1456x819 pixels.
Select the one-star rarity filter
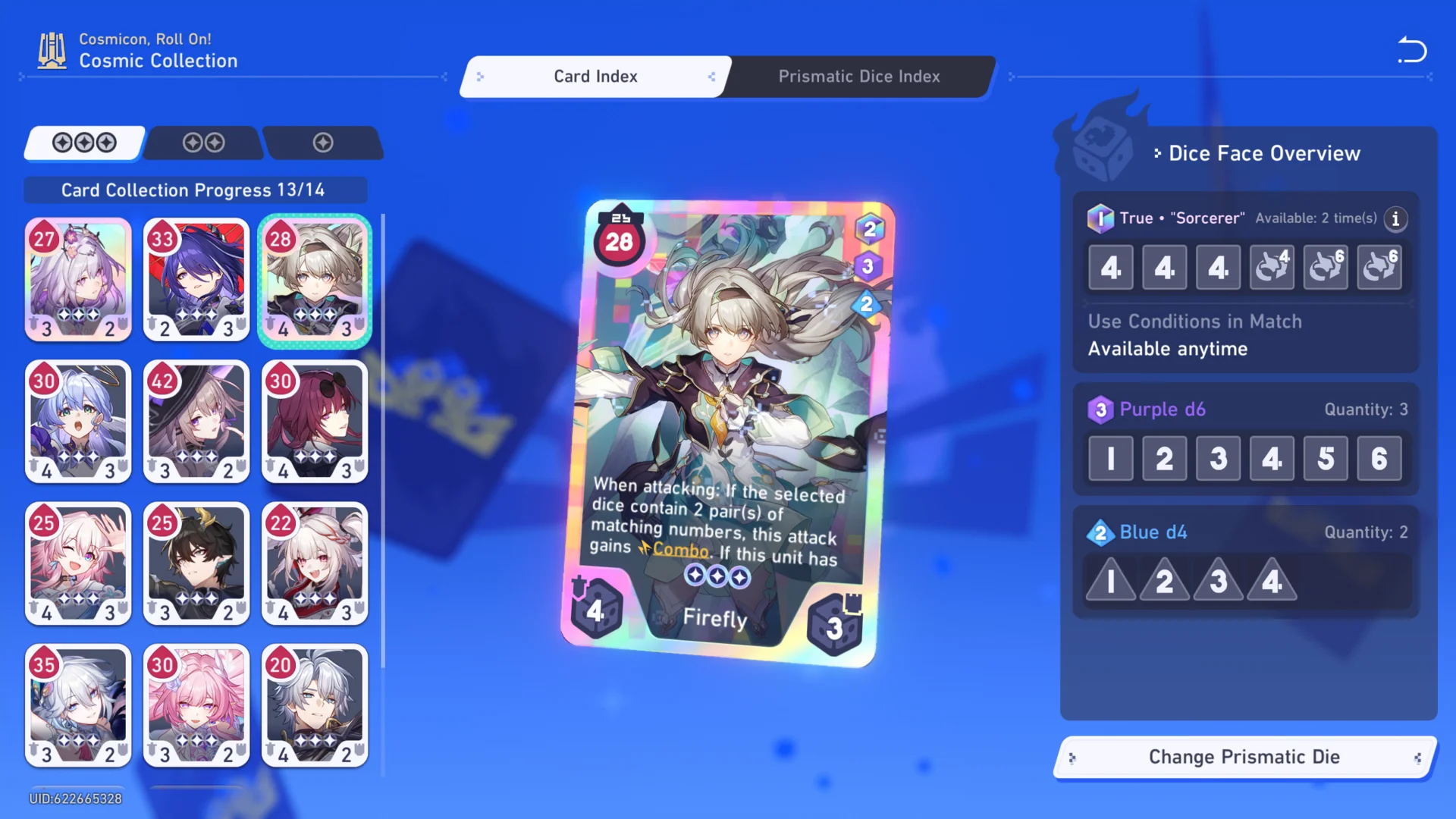pos(324,143)
